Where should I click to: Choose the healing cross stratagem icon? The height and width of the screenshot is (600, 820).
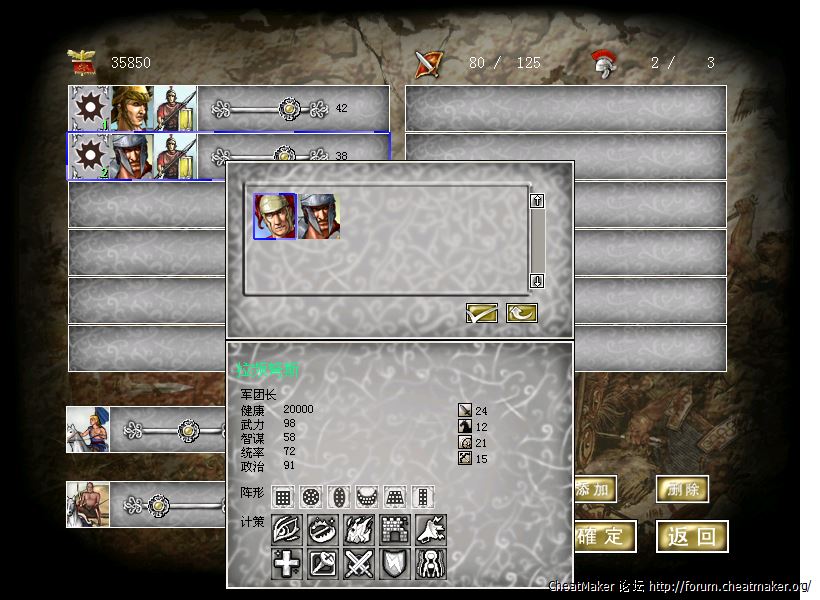tap(287, 564)
